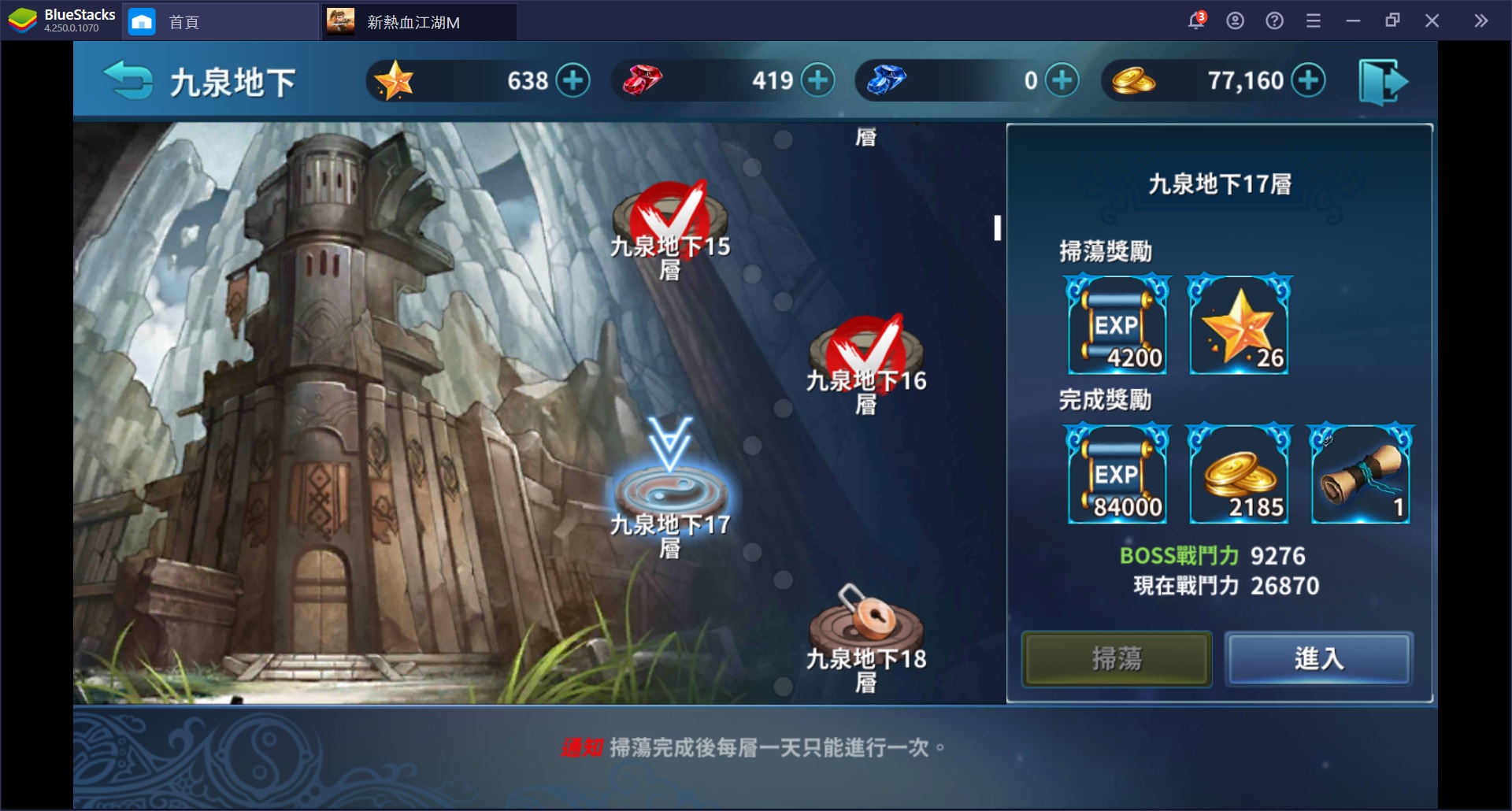Select the 九泉地下17層 stage node
Screen dimensions: 1512x811
(669, 490)
